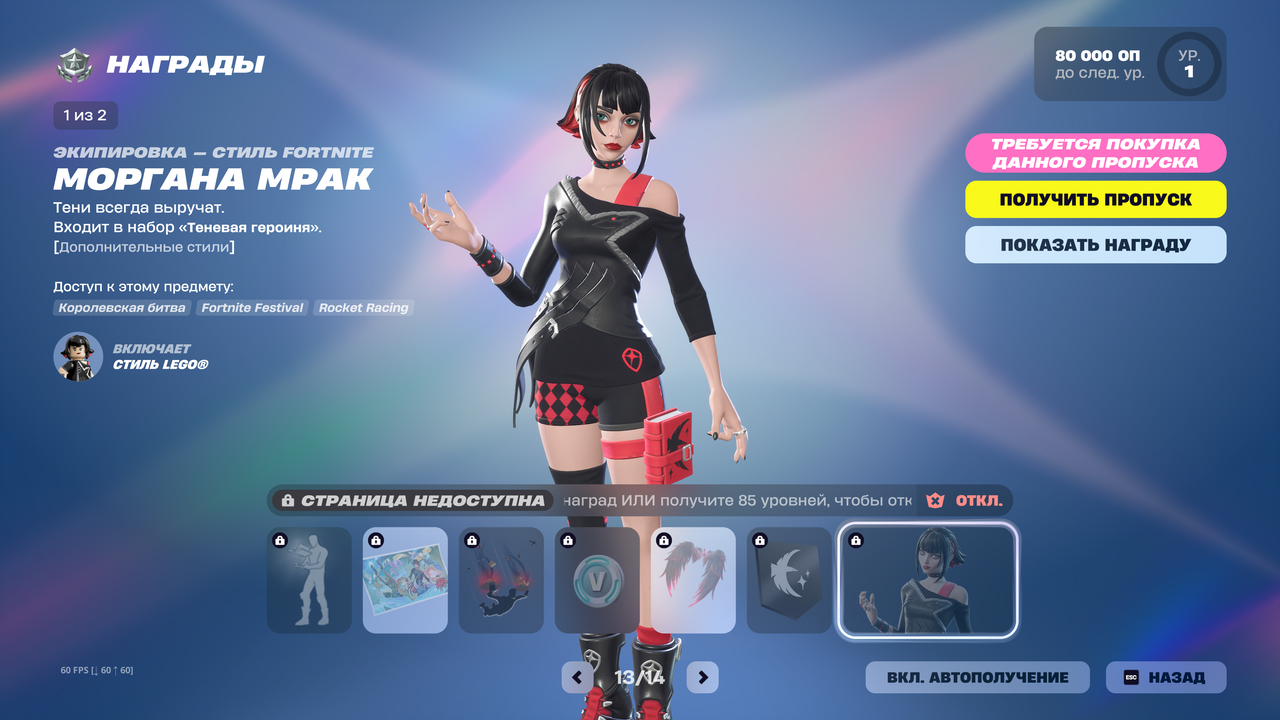Choose the skydiving contrail reward tile
The height and width of the screenshot is (720, 1280).
501,580
